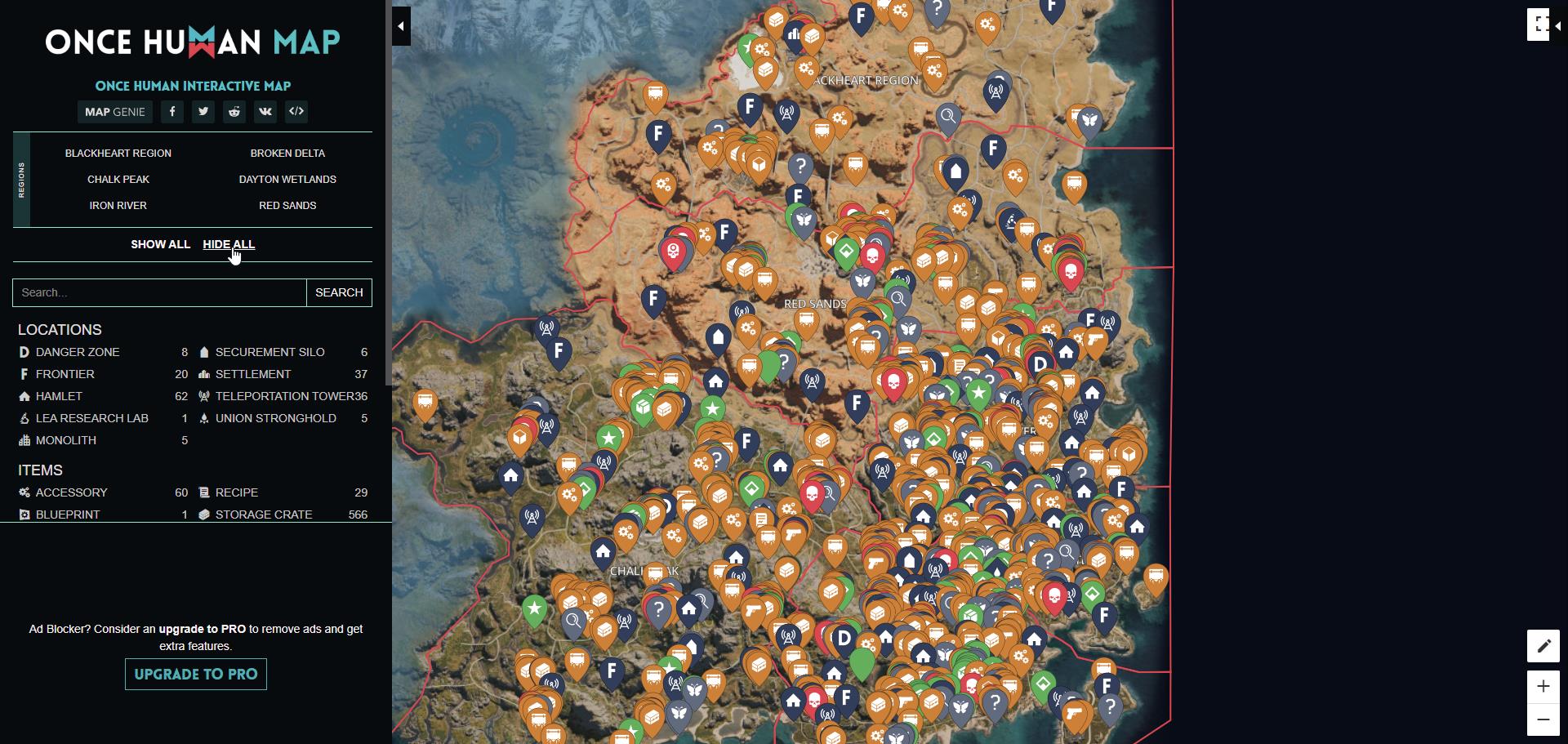
Task: Click the Once Human Map logo
Action: coord(193,42)
